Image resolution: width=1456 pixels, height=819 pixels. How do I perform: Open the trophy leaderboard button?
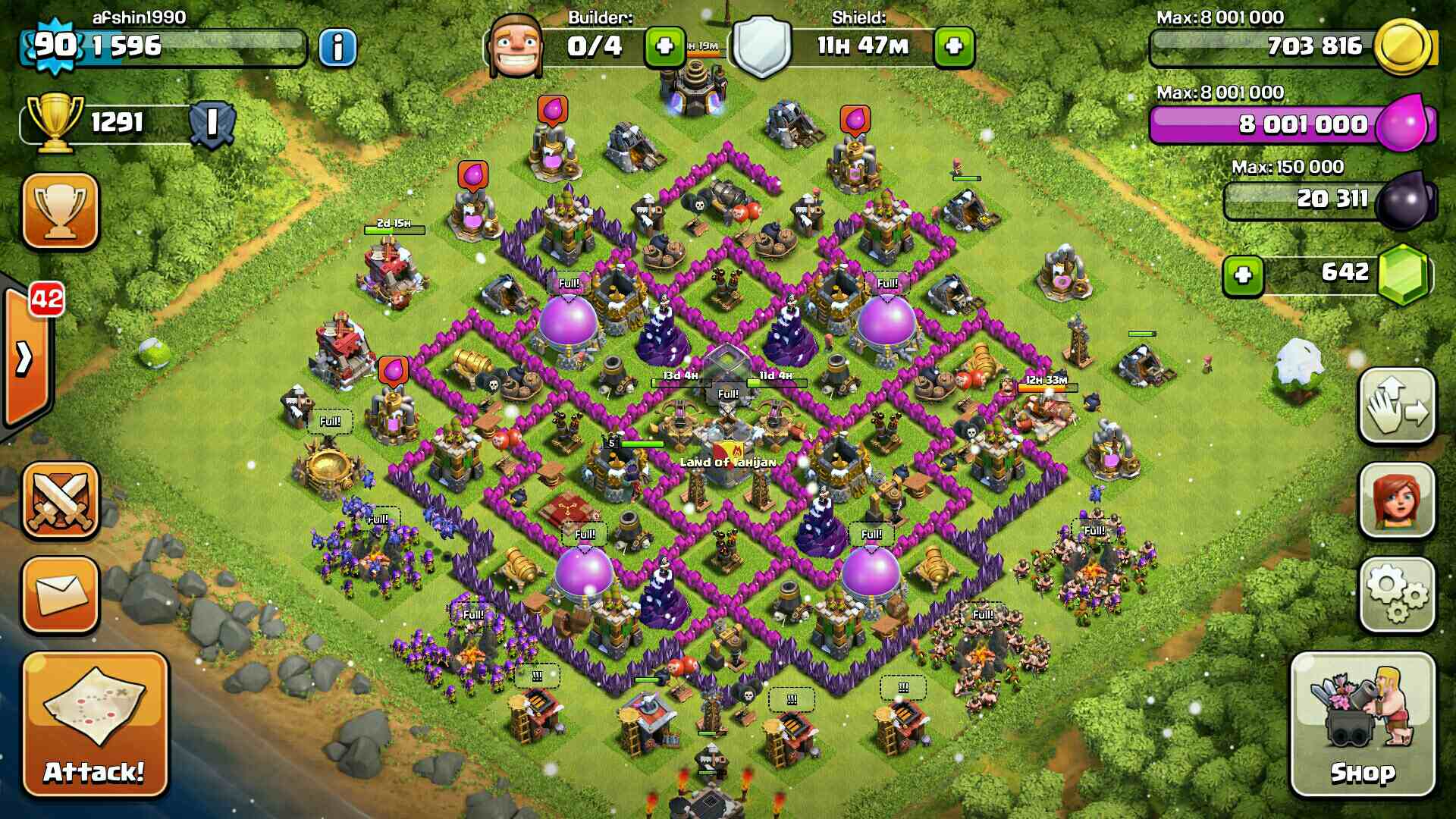tap(61, 211)
